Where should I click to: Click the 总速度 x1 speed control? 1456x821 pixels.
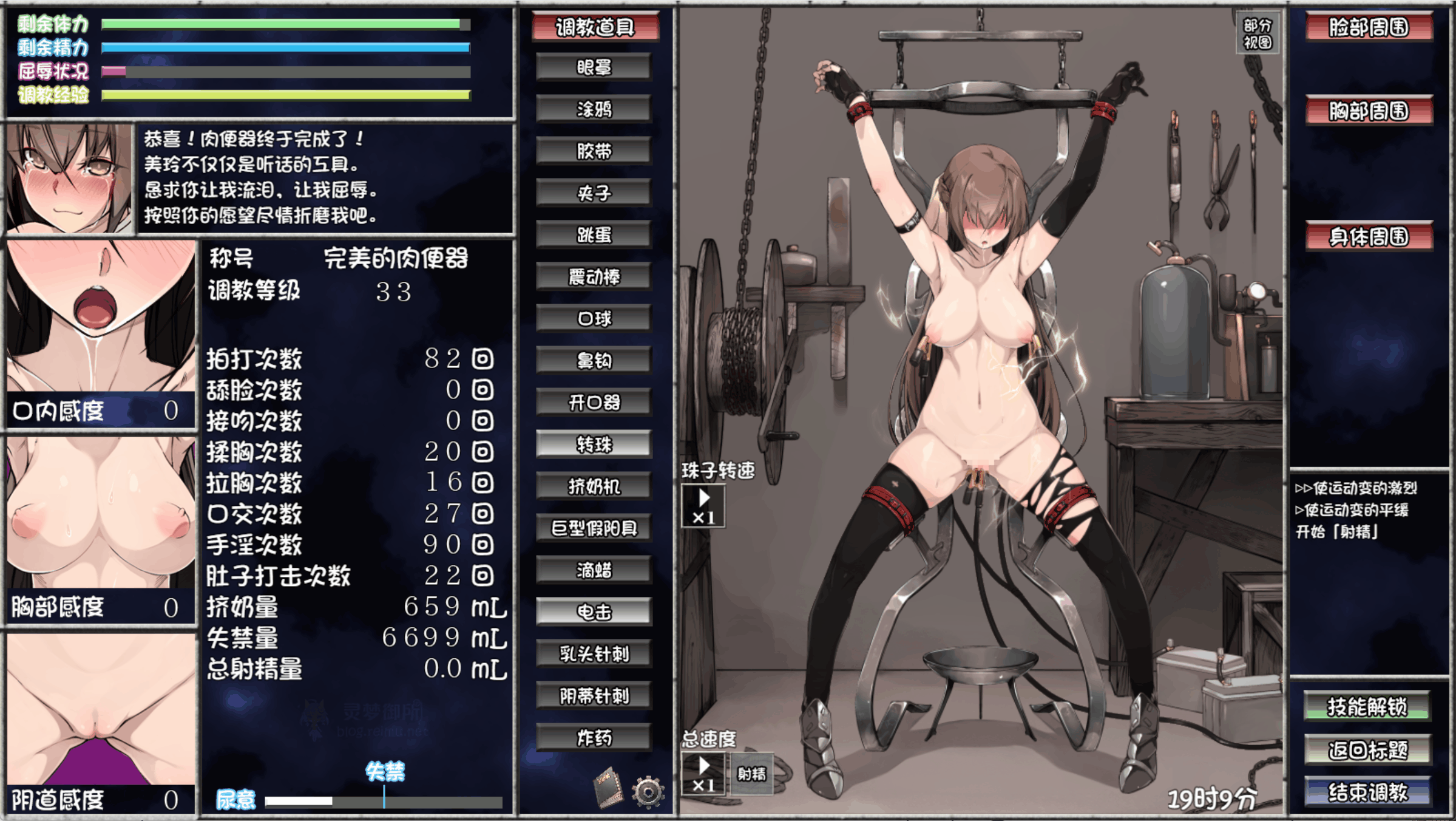(703, 774)
